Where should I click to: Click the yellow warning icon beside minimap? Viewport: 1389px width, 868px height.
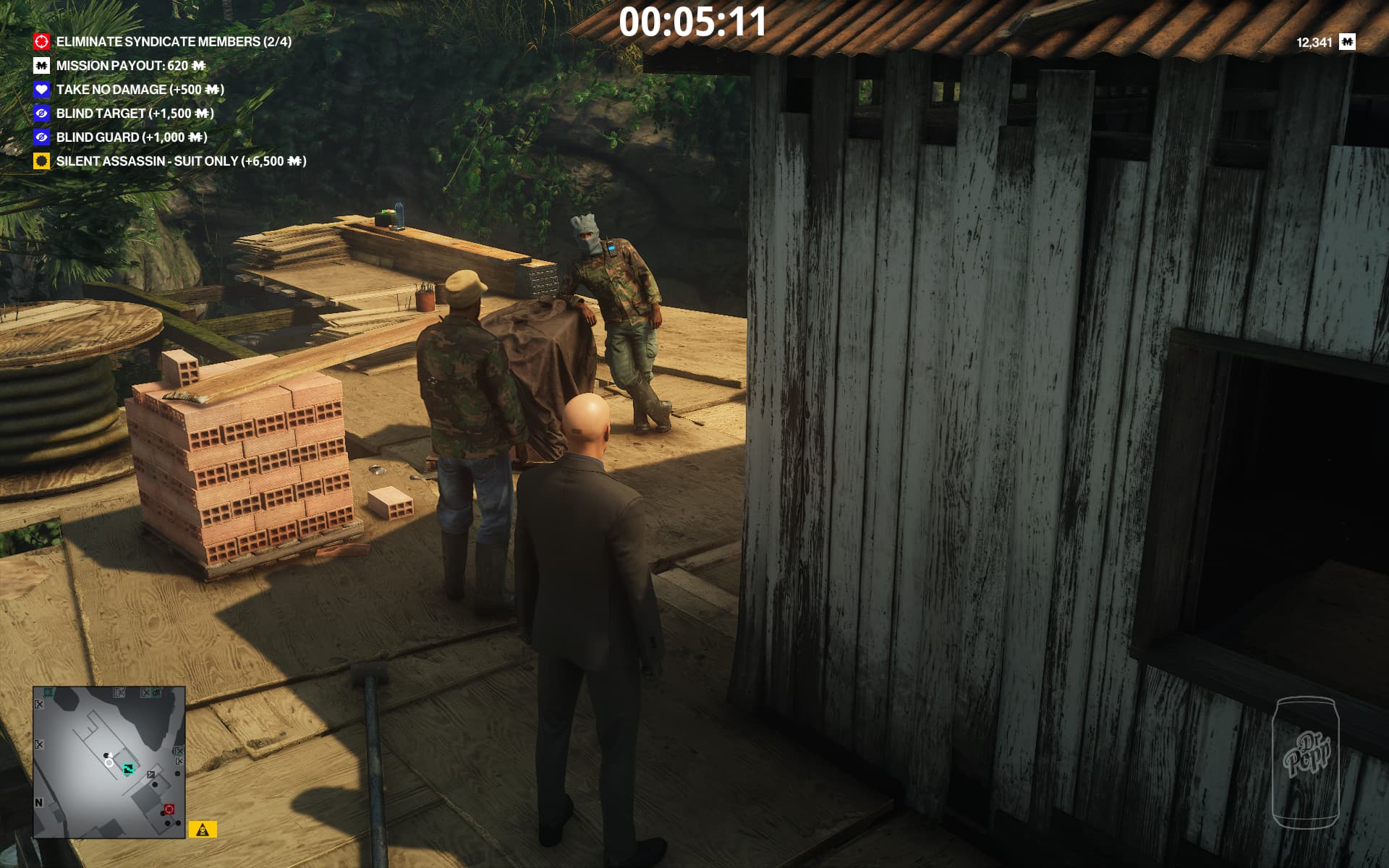[x=203, y=830]
